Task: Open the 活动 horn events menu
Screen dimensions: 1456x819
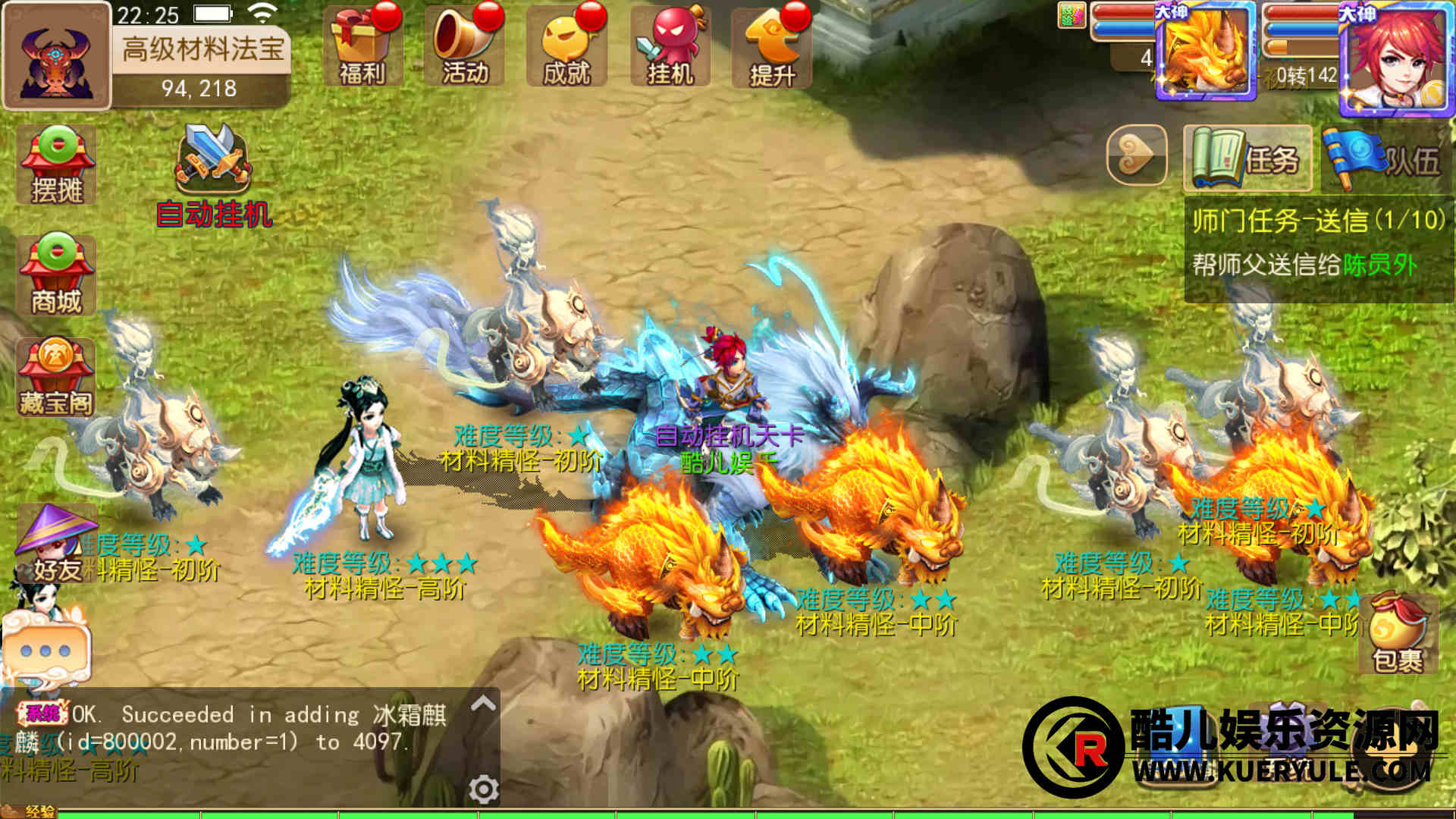Action: [465, 47]
